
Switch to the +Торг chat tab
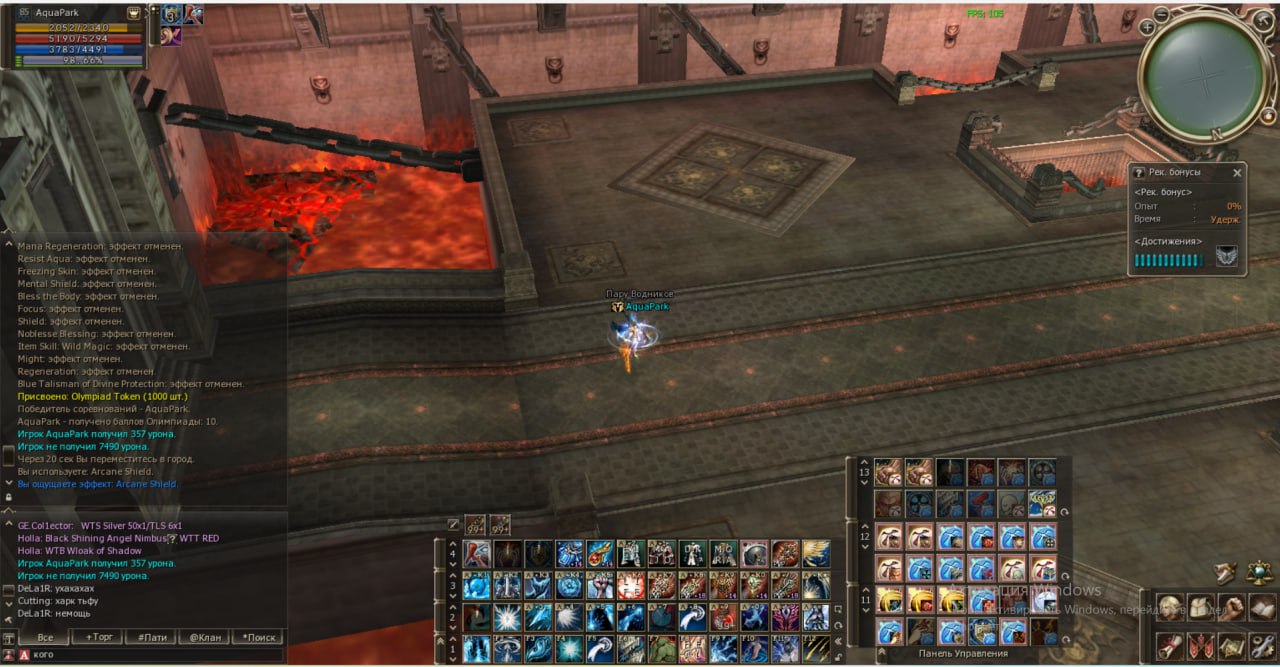(x=101, y=637)
